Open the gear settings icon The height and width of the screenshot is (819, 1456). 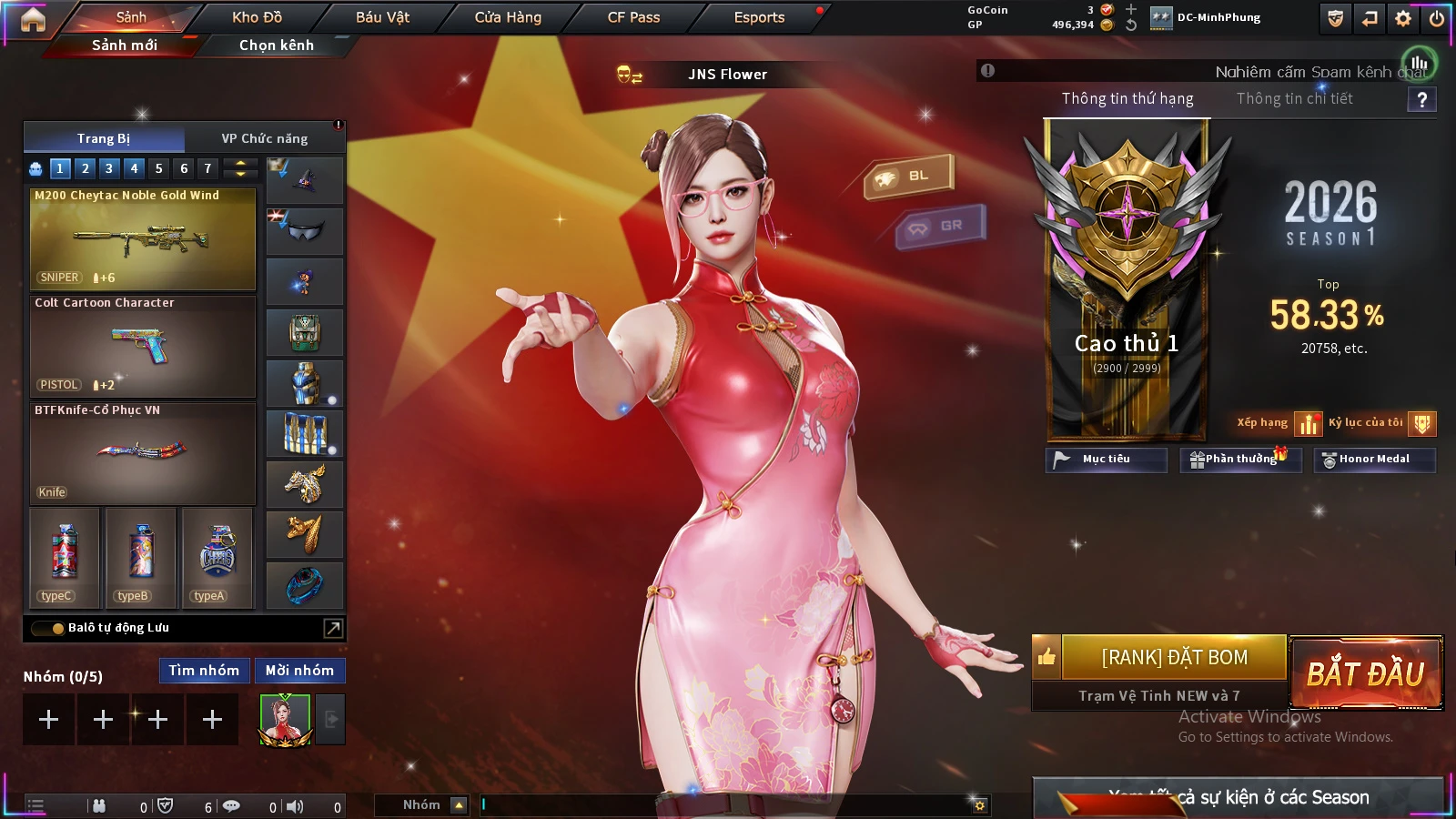[1403, 18]
